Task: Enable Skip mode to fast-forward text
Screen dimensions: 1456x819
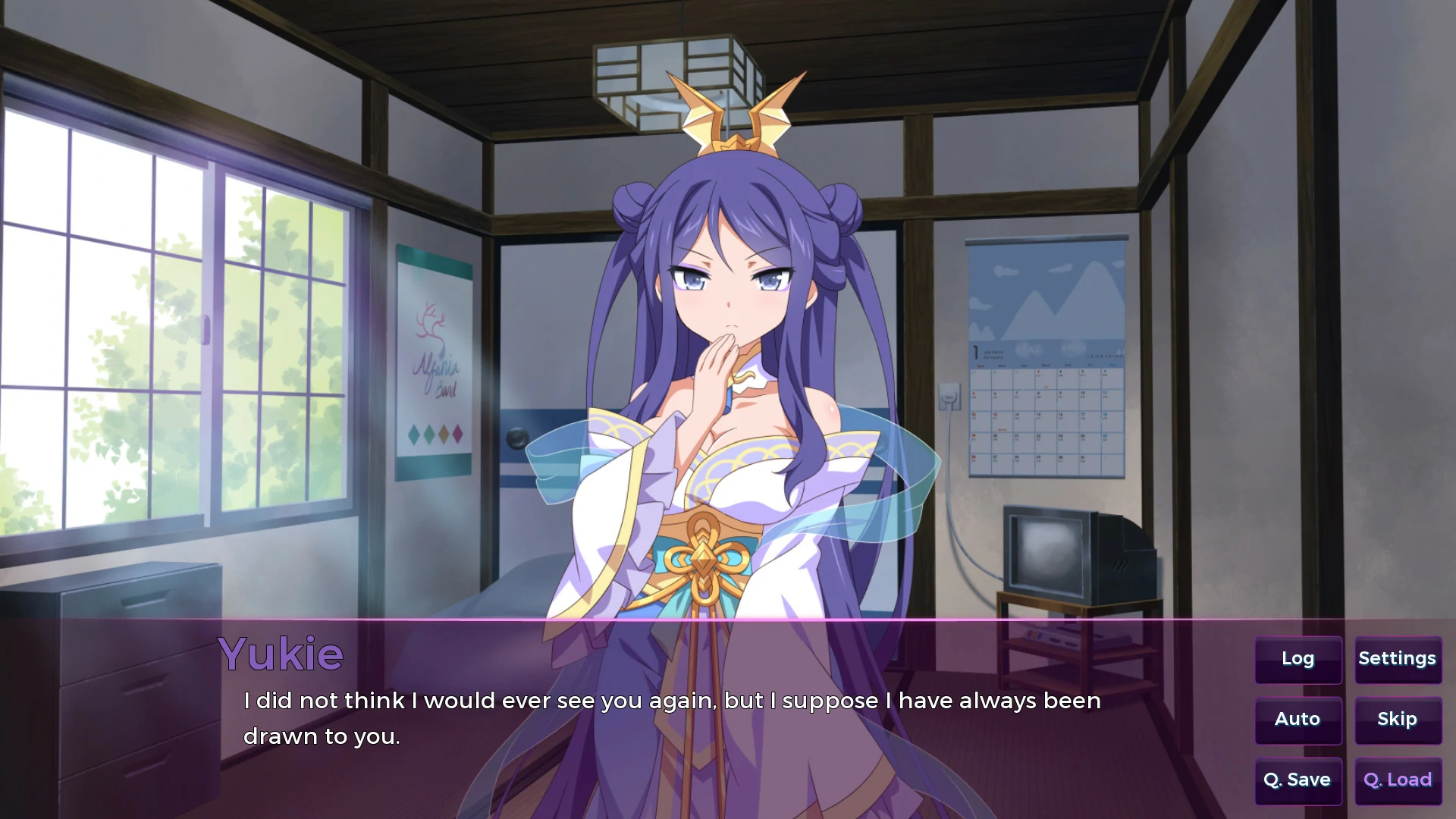Action: click(1396, 719)
